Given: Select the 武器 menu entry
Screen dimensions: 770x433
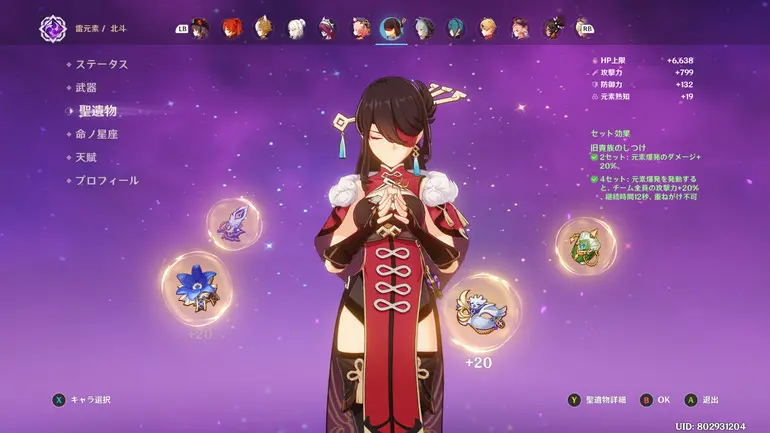Looking at the screenshot, I should 87,87.
